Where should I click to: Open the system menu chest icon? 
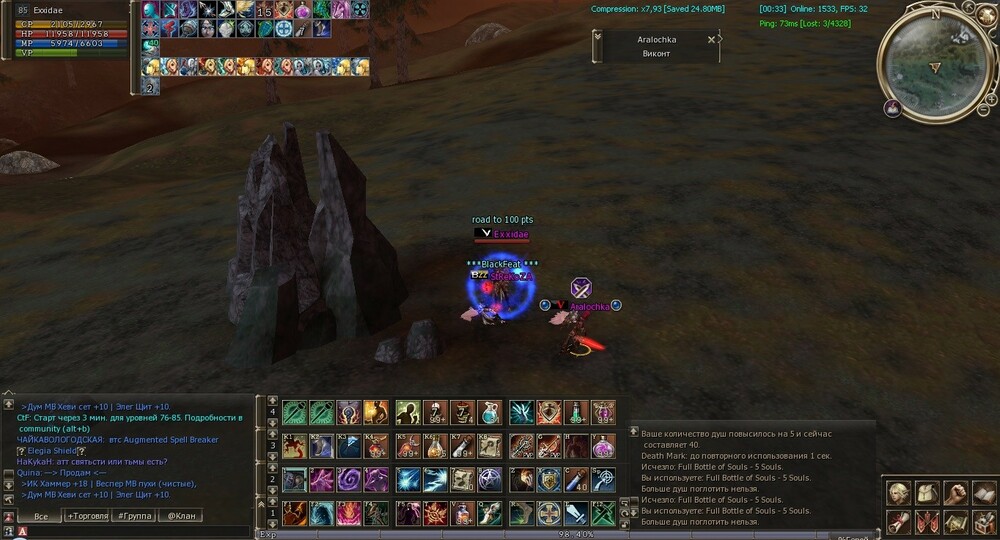pyautogui.click(x=984, y=521)
